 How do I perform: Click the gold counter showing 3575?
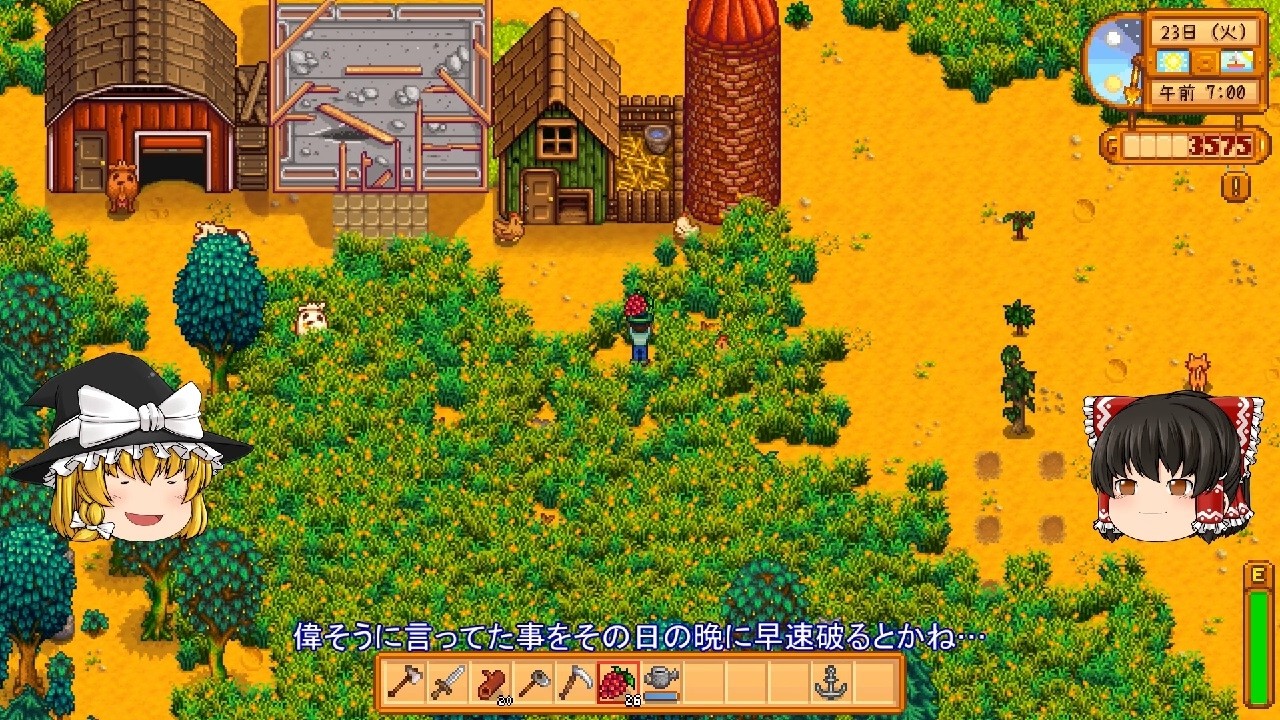tap(1220, 145)
